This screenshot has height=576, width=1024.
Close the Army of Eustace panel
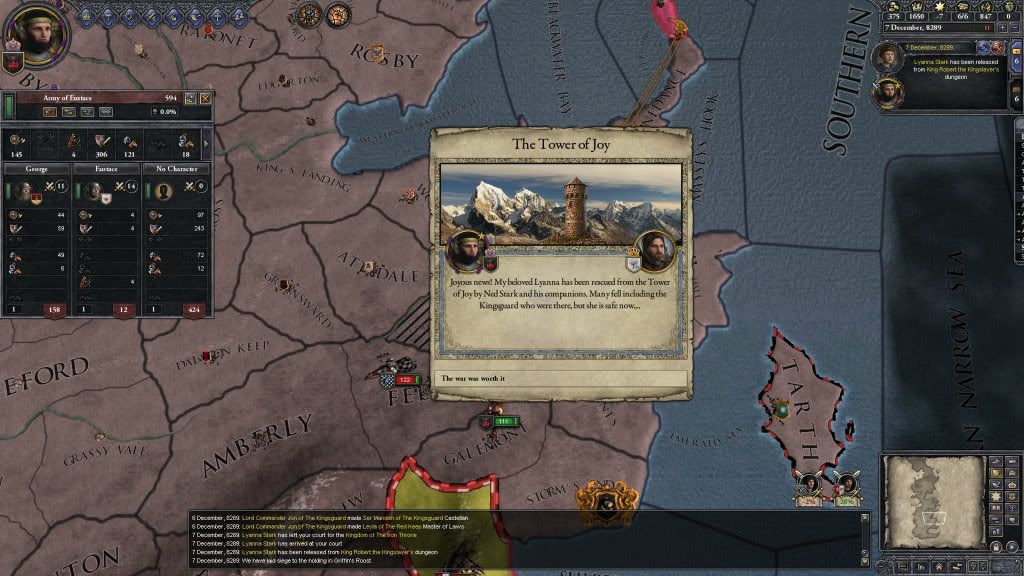(x=205, y=98)
